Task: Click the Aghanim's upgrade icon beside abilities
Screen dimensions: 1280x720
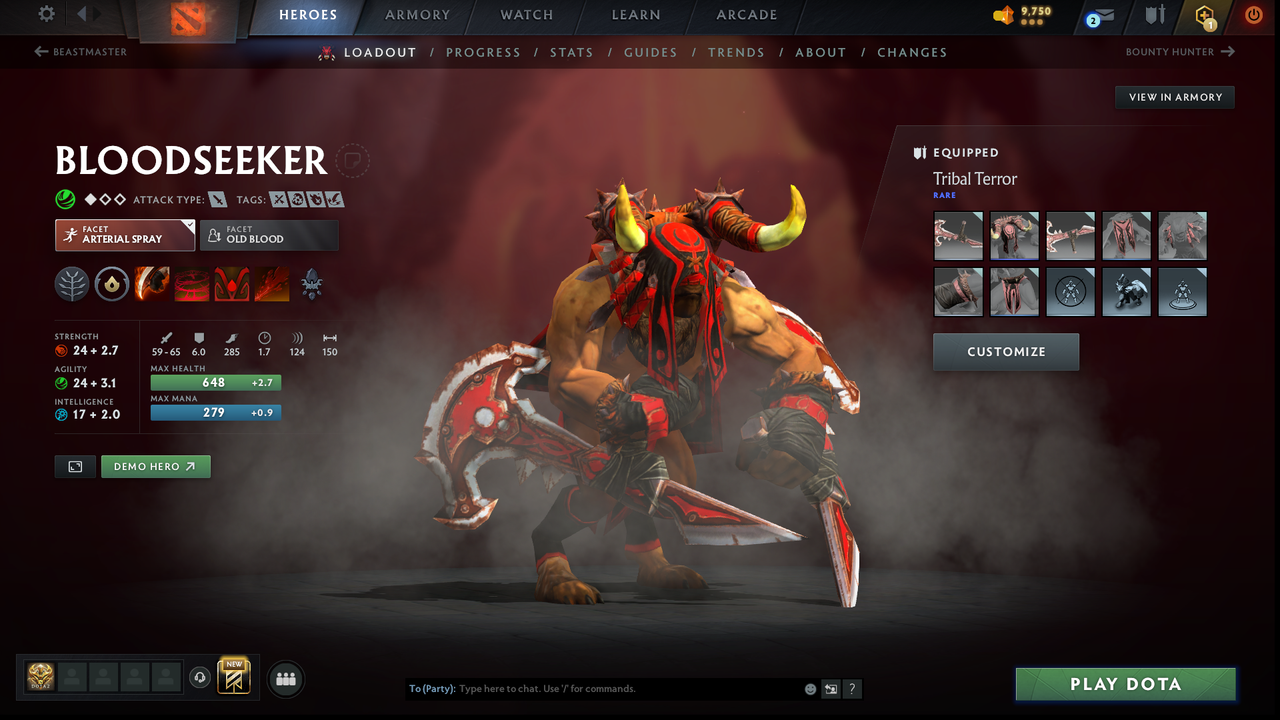Action: coord(312,283)
